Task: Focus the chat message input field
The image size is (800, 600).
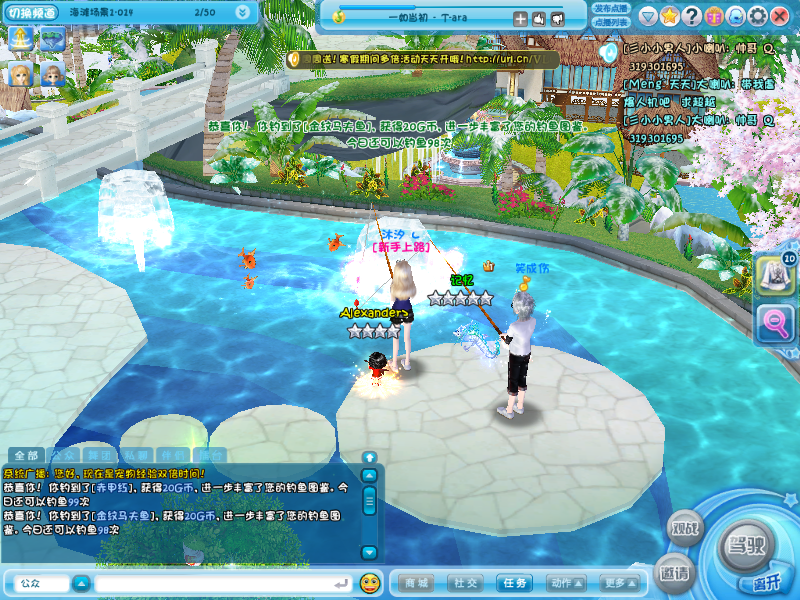Action: click(220, 582)
